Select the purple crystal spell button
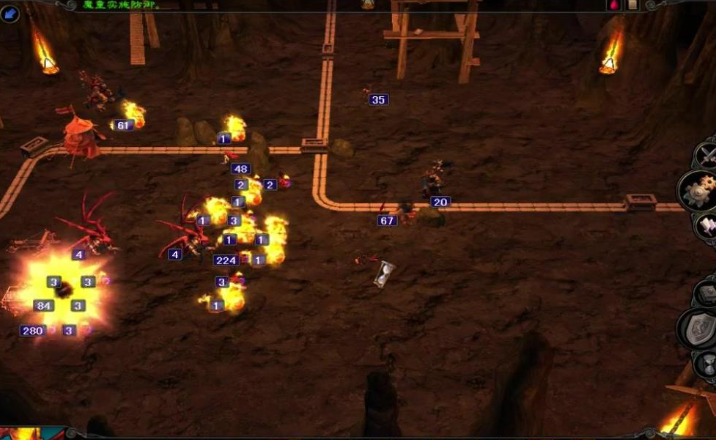Viewport: 716px width, 440px height. pos(707,226)
